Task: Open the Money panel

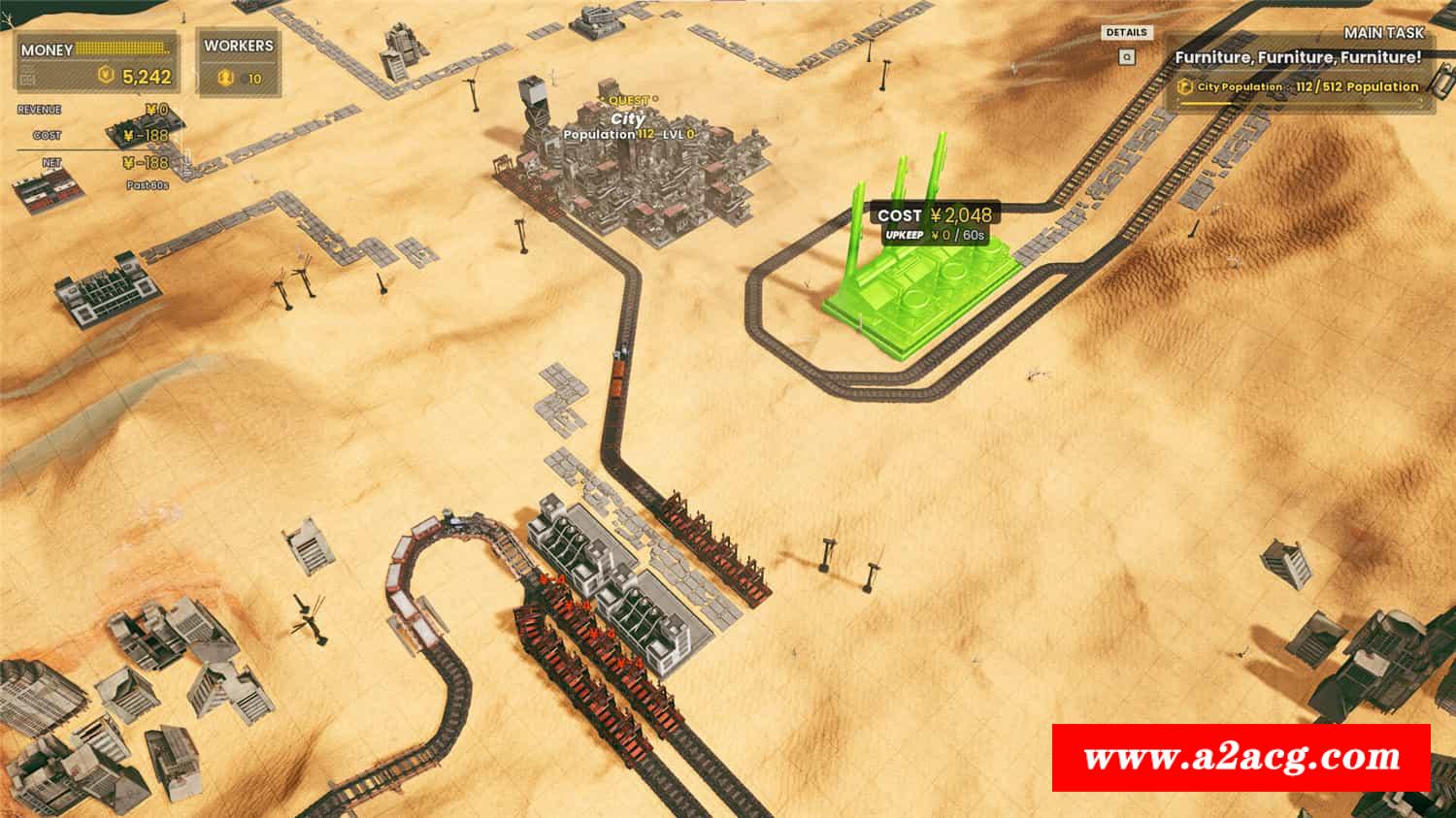Action: coord(97,63)
